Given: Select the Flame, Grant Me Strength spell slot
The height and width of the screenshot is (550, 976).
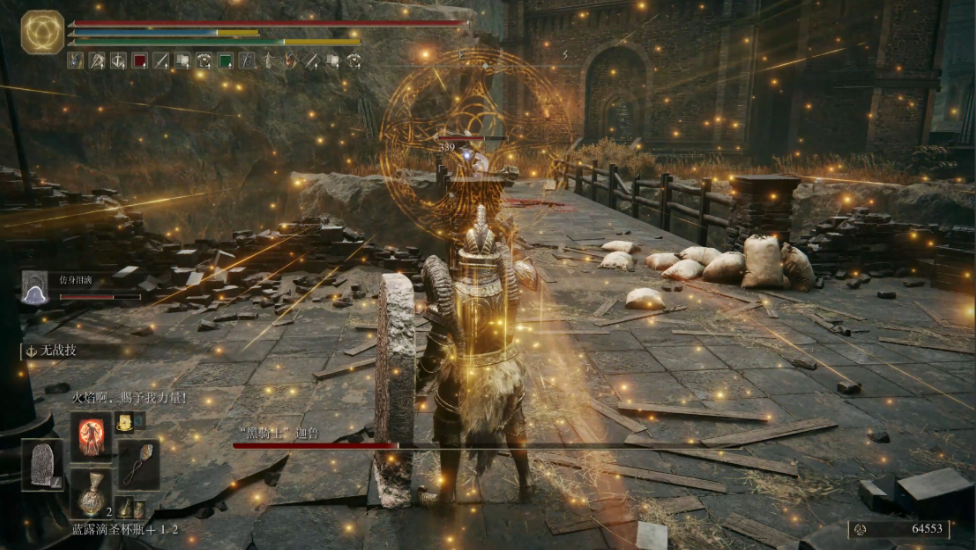Looking at the screenshot, I should click(x=91, y=437).
